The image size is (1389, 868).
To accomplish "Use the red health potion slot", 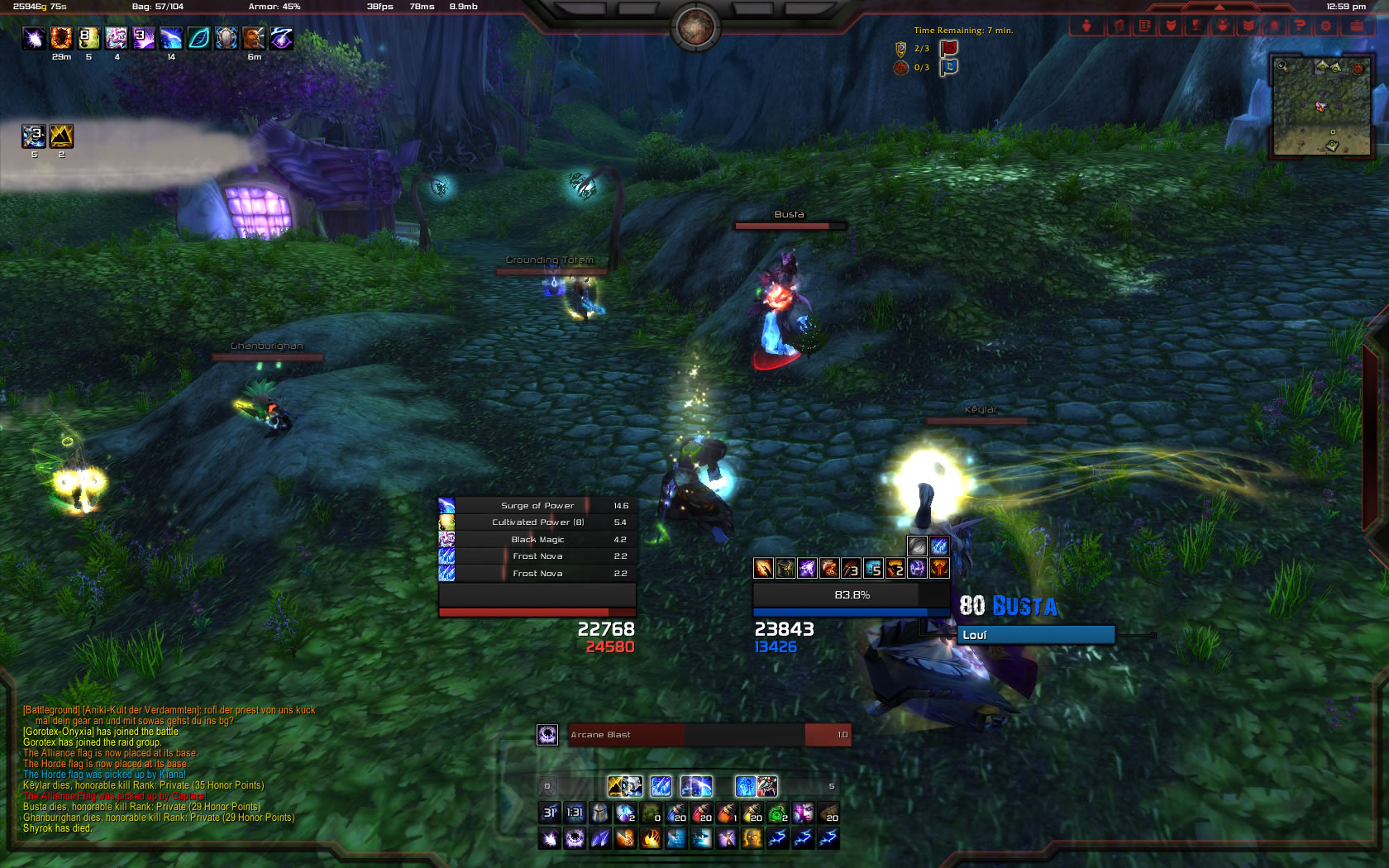I will point(702,813).
